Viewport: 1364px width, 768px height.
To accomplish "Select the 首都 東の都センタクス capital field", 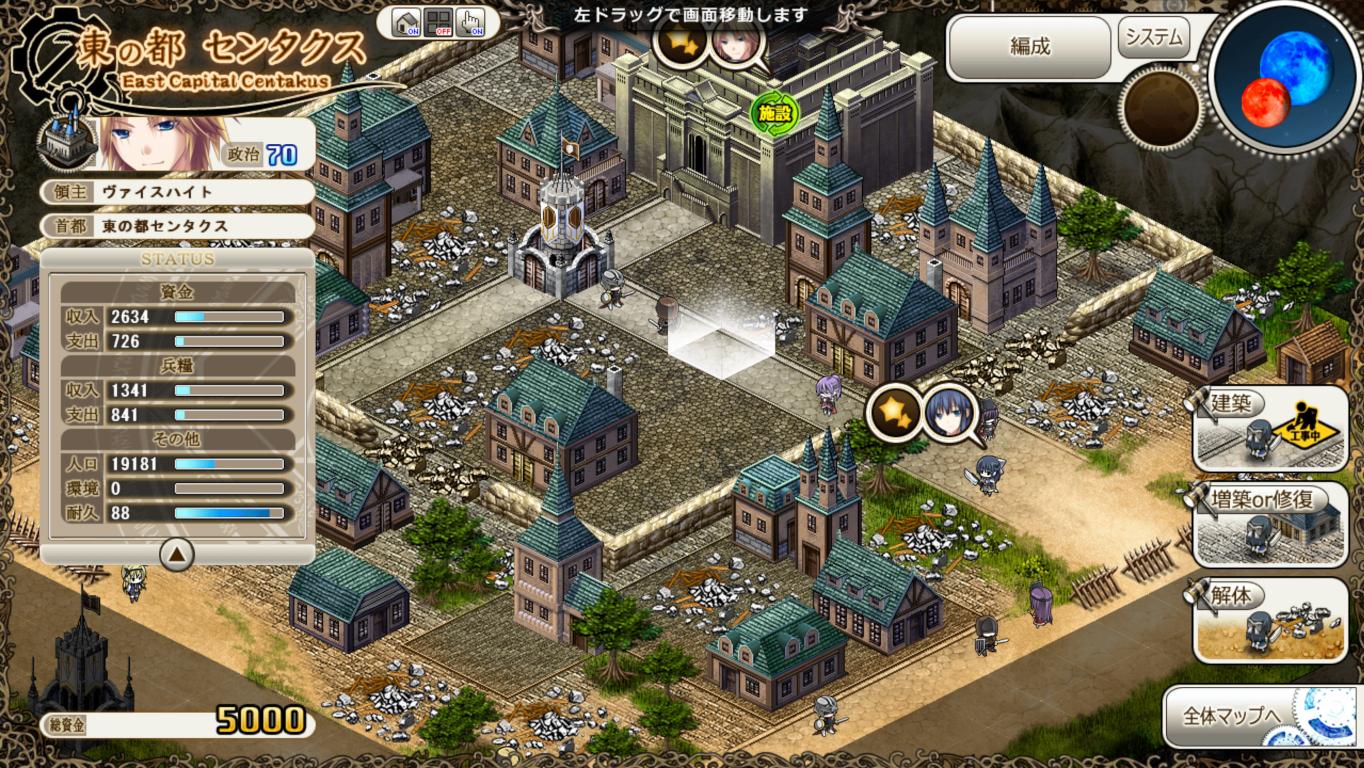I will coord(177,226).
